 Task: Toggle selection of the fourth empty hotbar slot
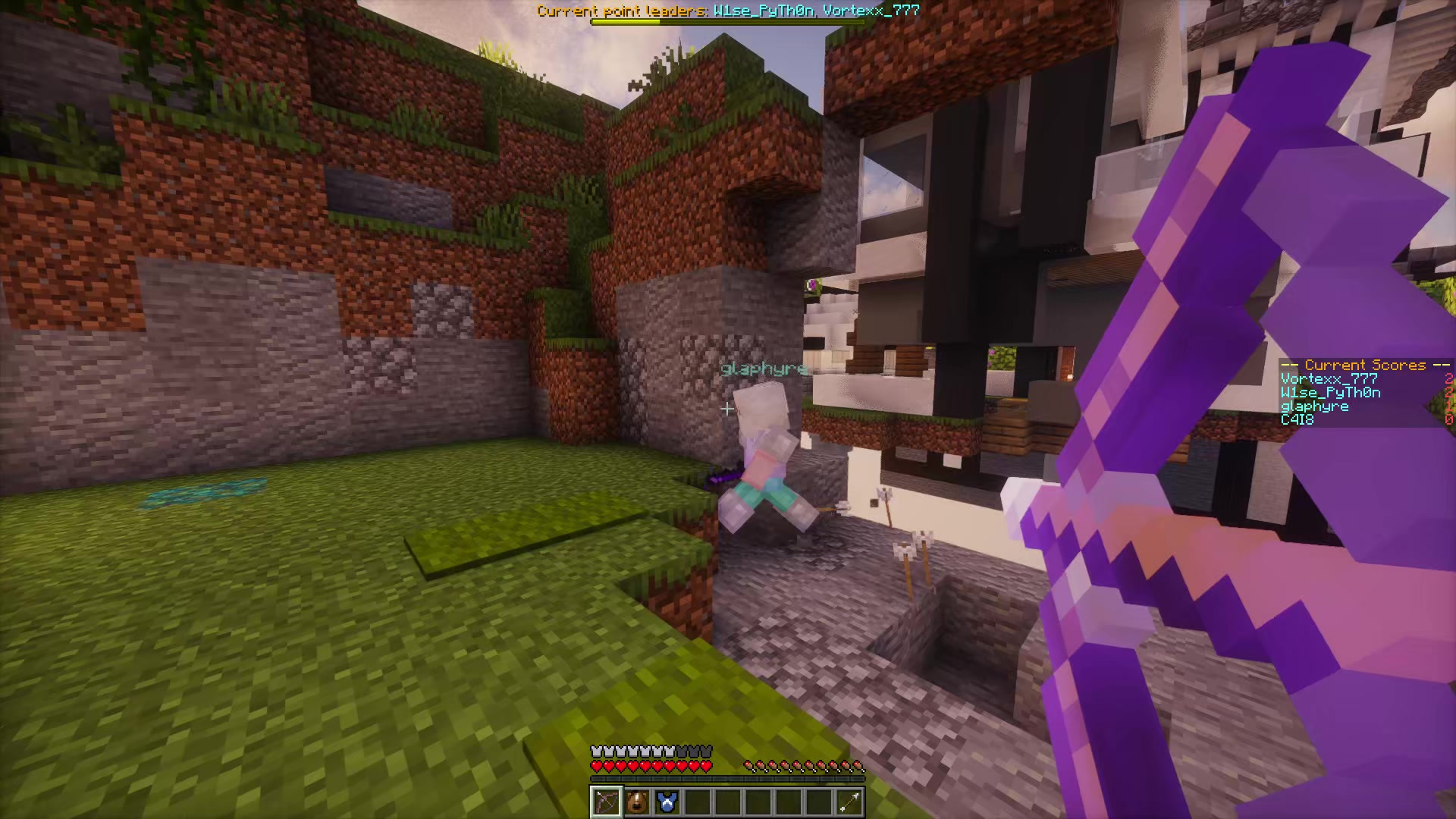click(698, 802)
